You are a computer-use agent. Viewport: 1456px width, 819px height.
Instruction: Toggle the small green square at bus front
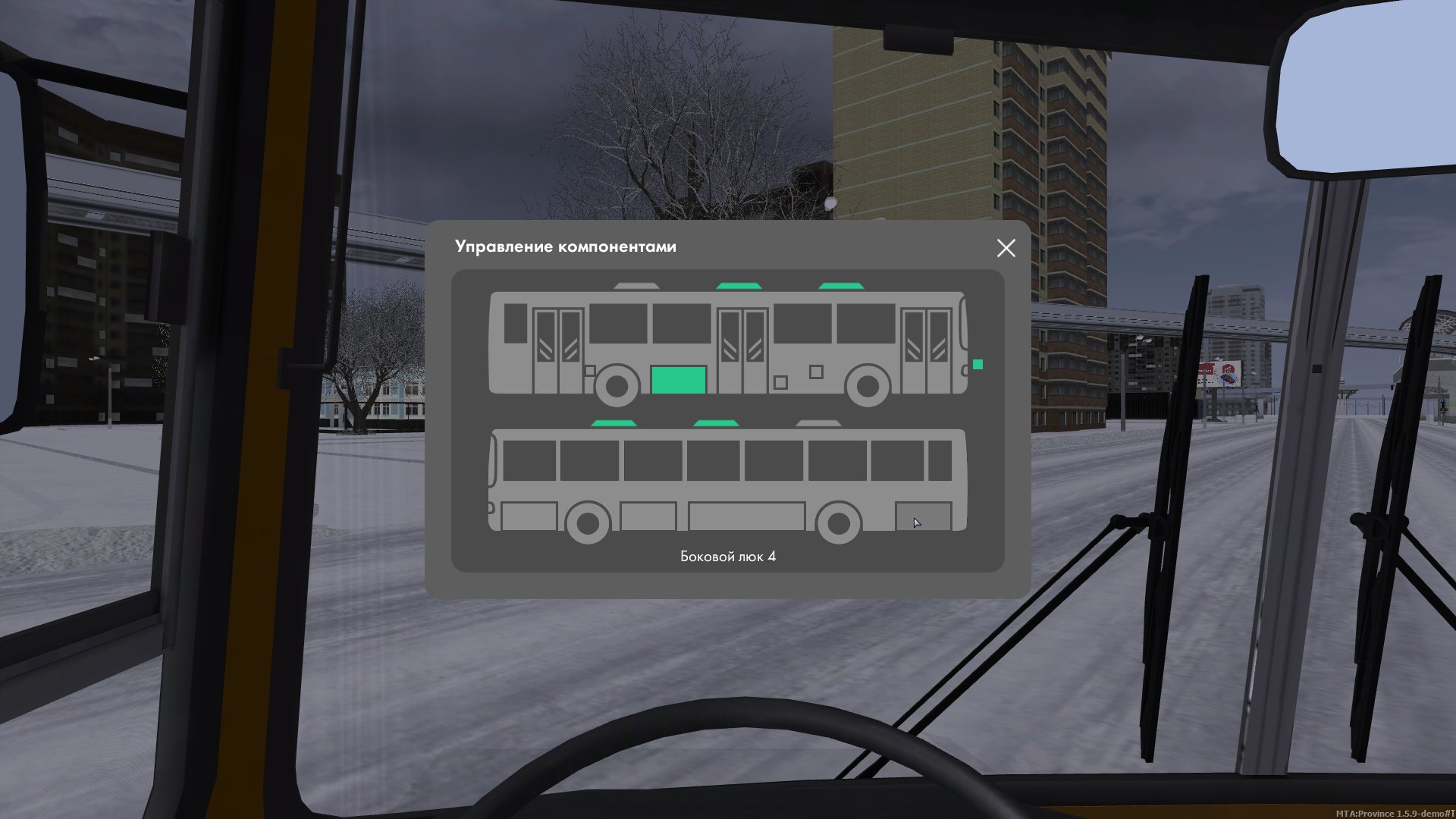tap(977, 365)
